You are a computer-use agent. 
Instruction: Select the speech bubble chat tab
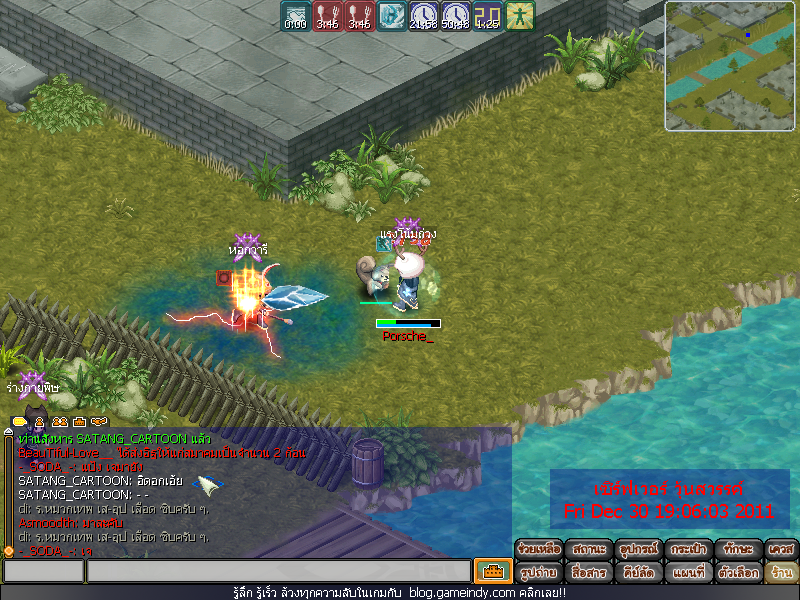pos(19,422)
